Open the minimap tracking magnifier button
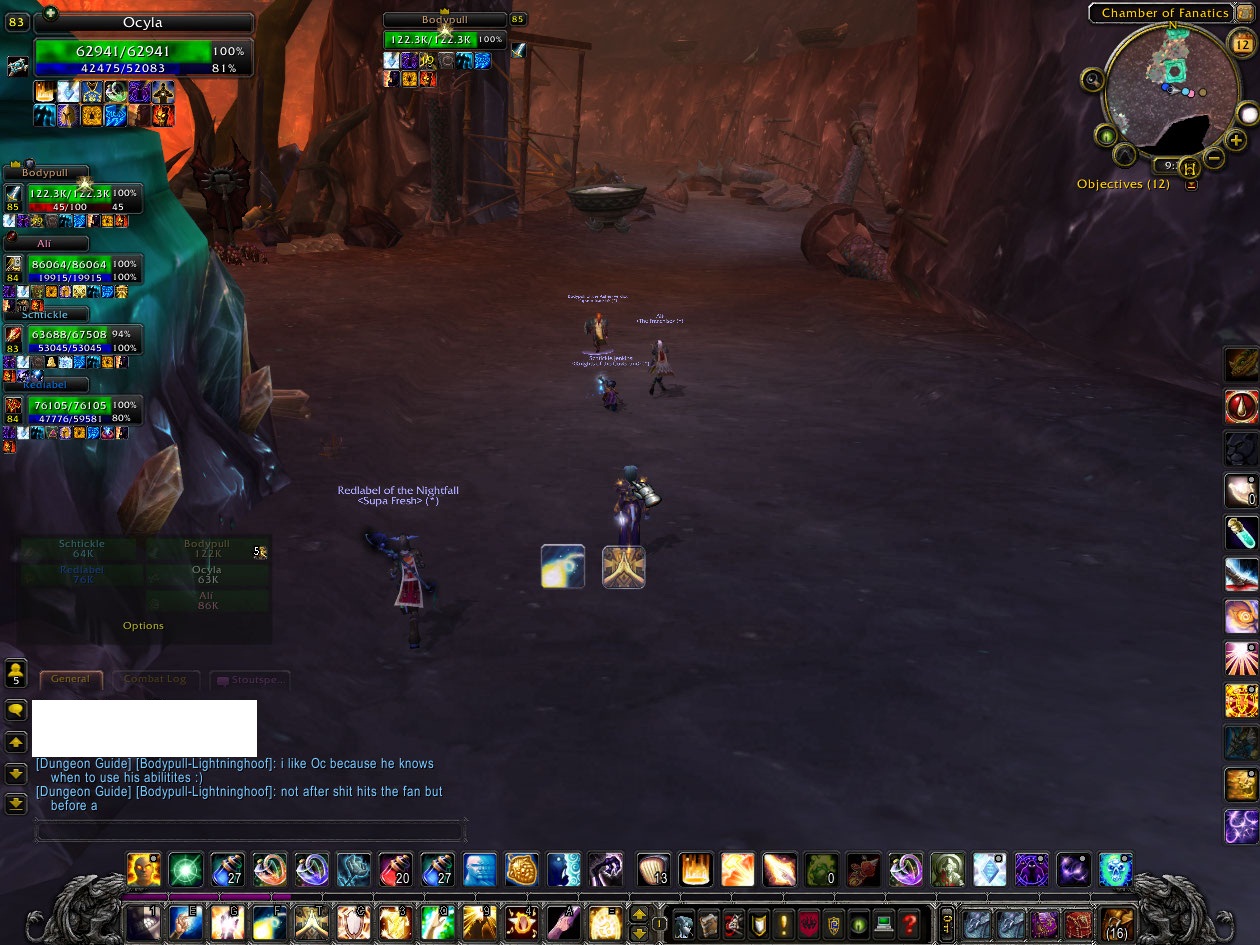The width and height of the screenshot is (1260, 945). [1092, 80]
